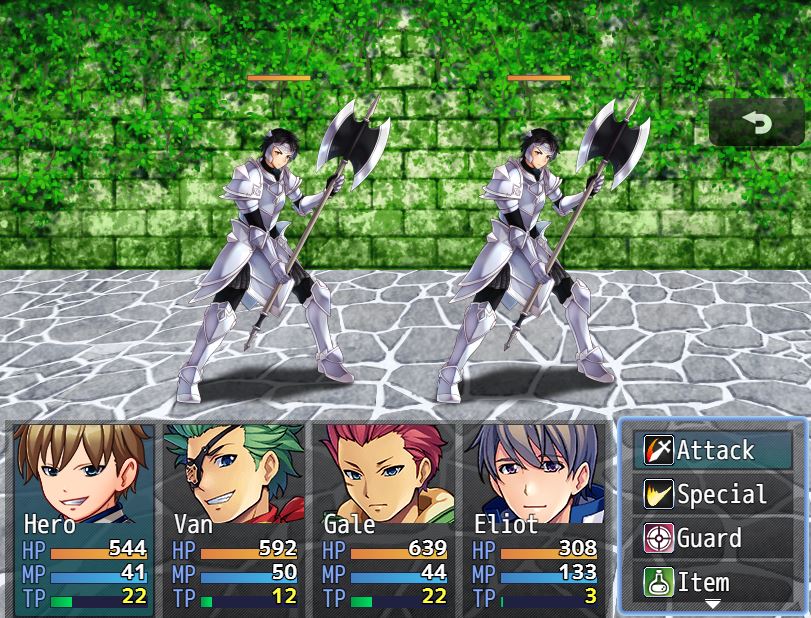Select Gale's party status panel
The width and height of the screenshot is (811, 618).
coord(384,518)
